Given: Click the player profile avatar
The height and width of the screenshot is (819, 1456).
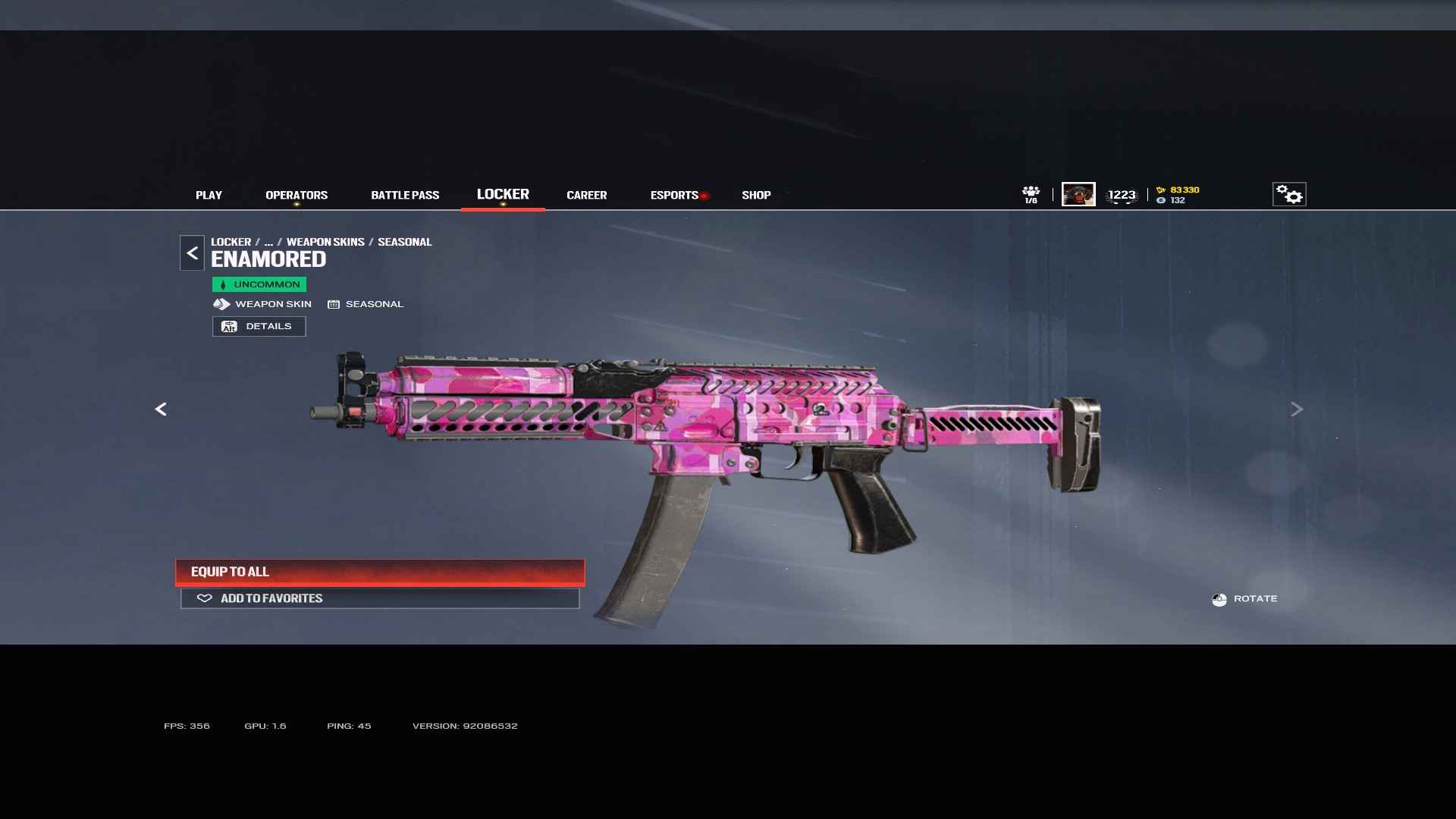Looking at the screenshot, I should click(1078, 194).
